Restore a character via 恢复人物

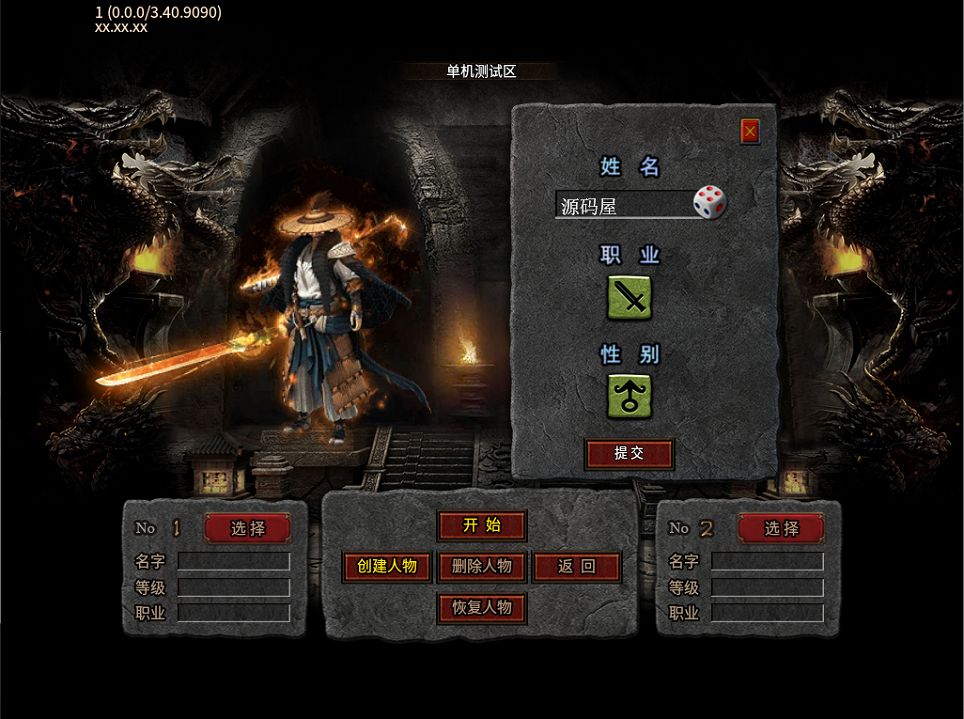point(481,607)
